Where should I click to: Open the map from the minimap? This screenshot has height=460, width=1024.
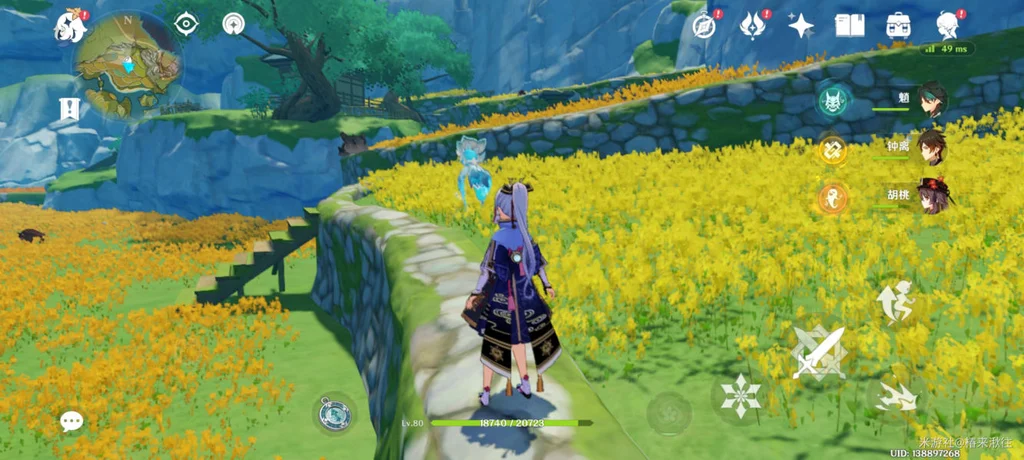click(127, 66)
